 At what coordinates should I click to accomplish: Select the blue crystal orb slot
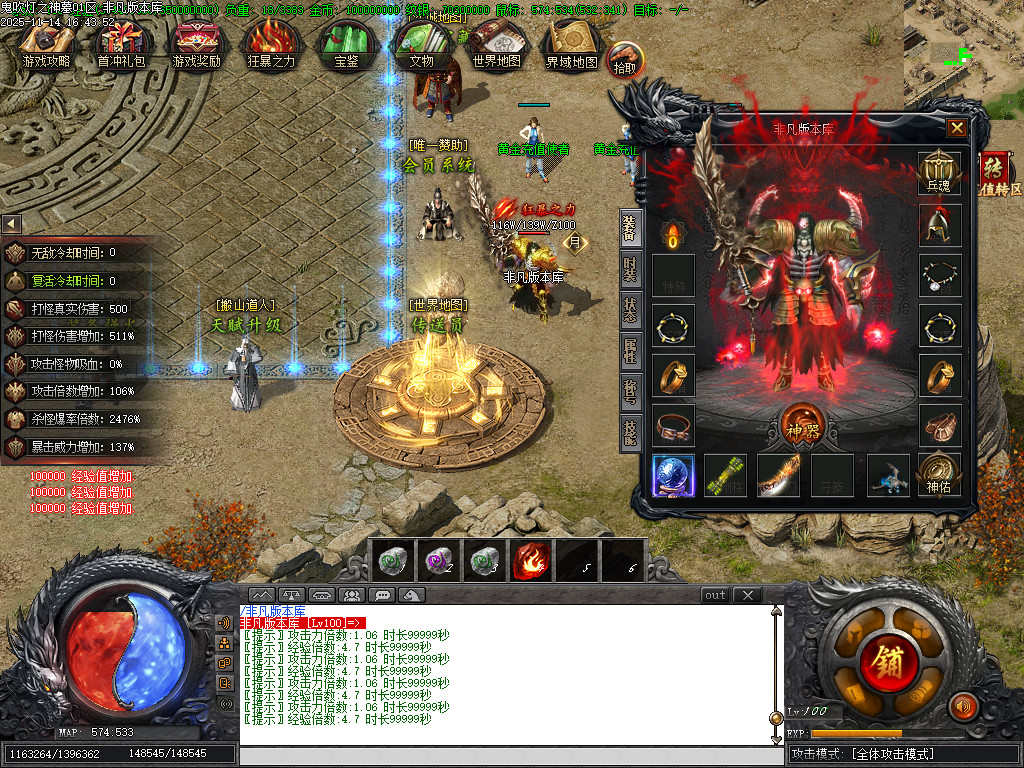click(673, 476)
